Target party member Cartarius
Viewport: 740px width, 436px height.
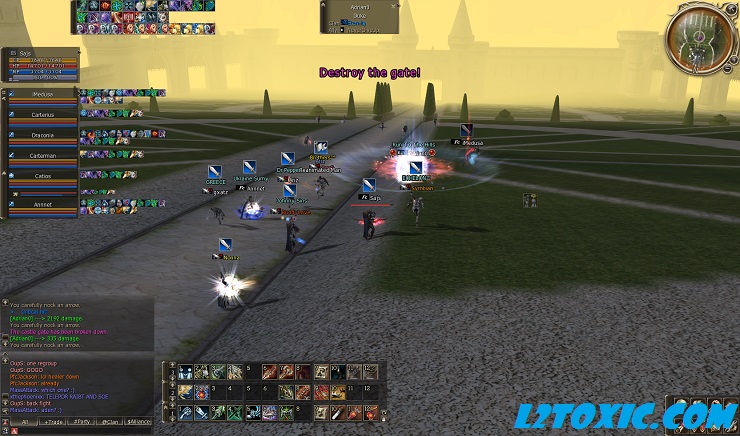click(42, 115)
